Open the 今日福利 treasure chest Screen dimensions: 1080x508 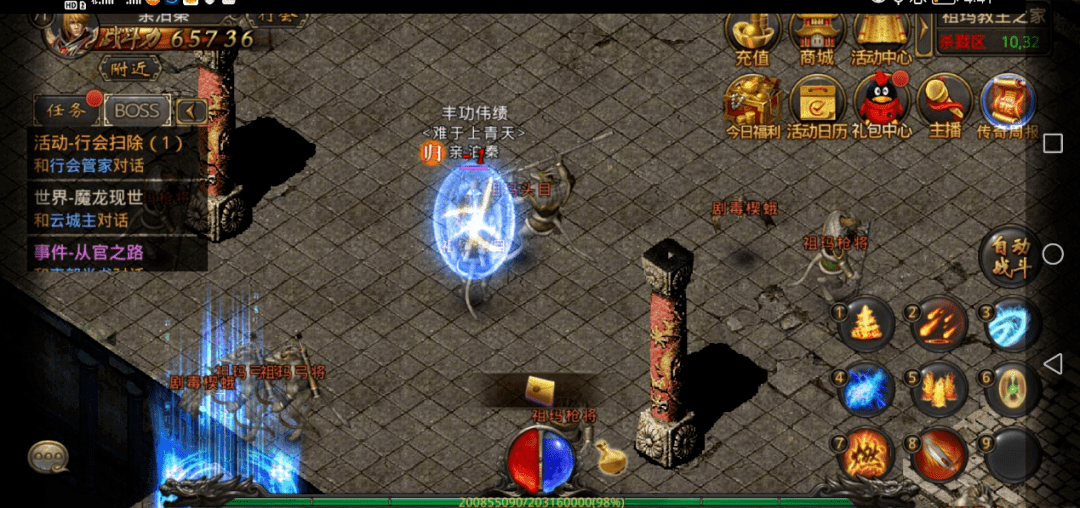coord(752,103)
